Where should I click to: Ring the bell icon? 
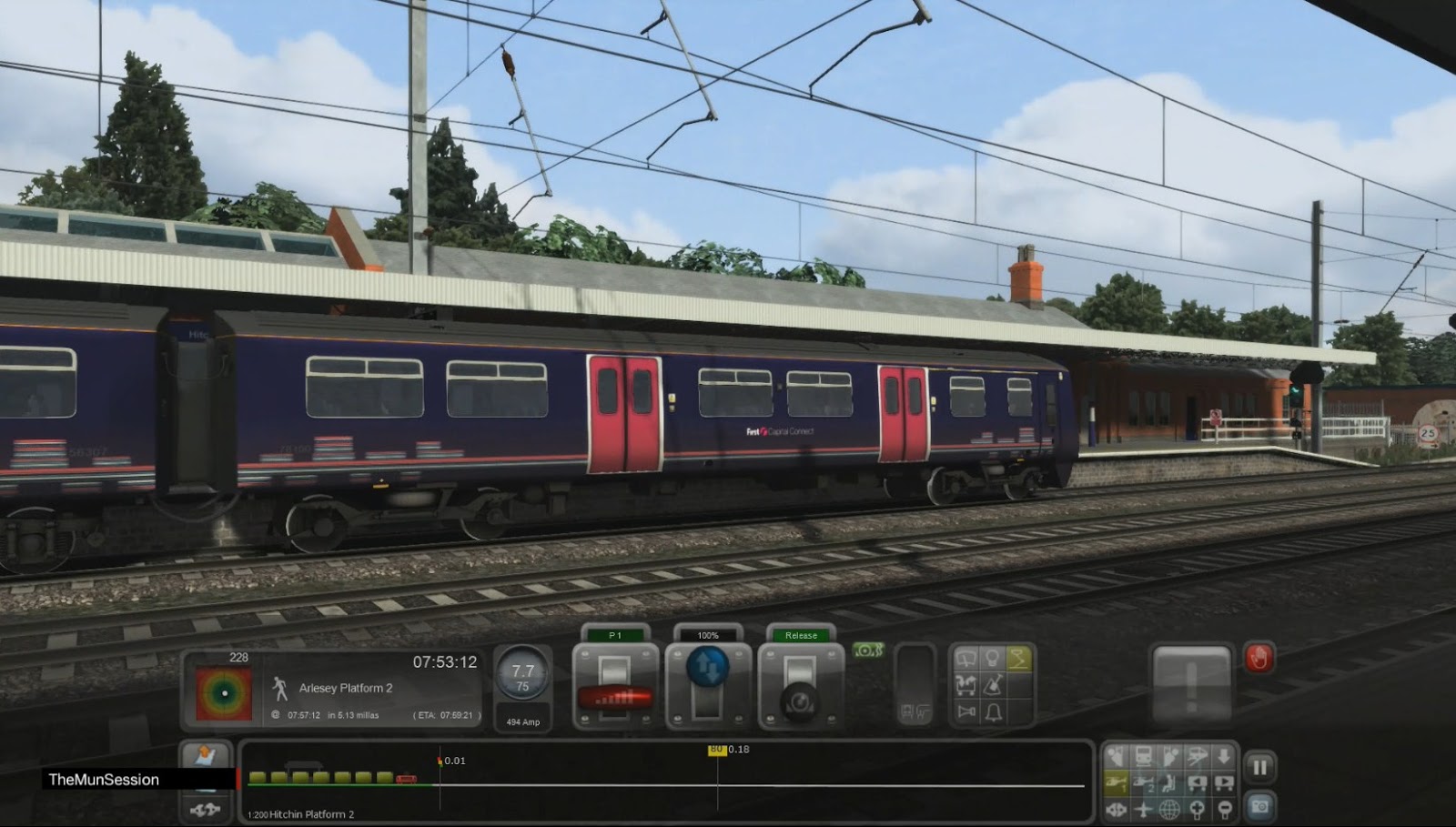(992, 711)
